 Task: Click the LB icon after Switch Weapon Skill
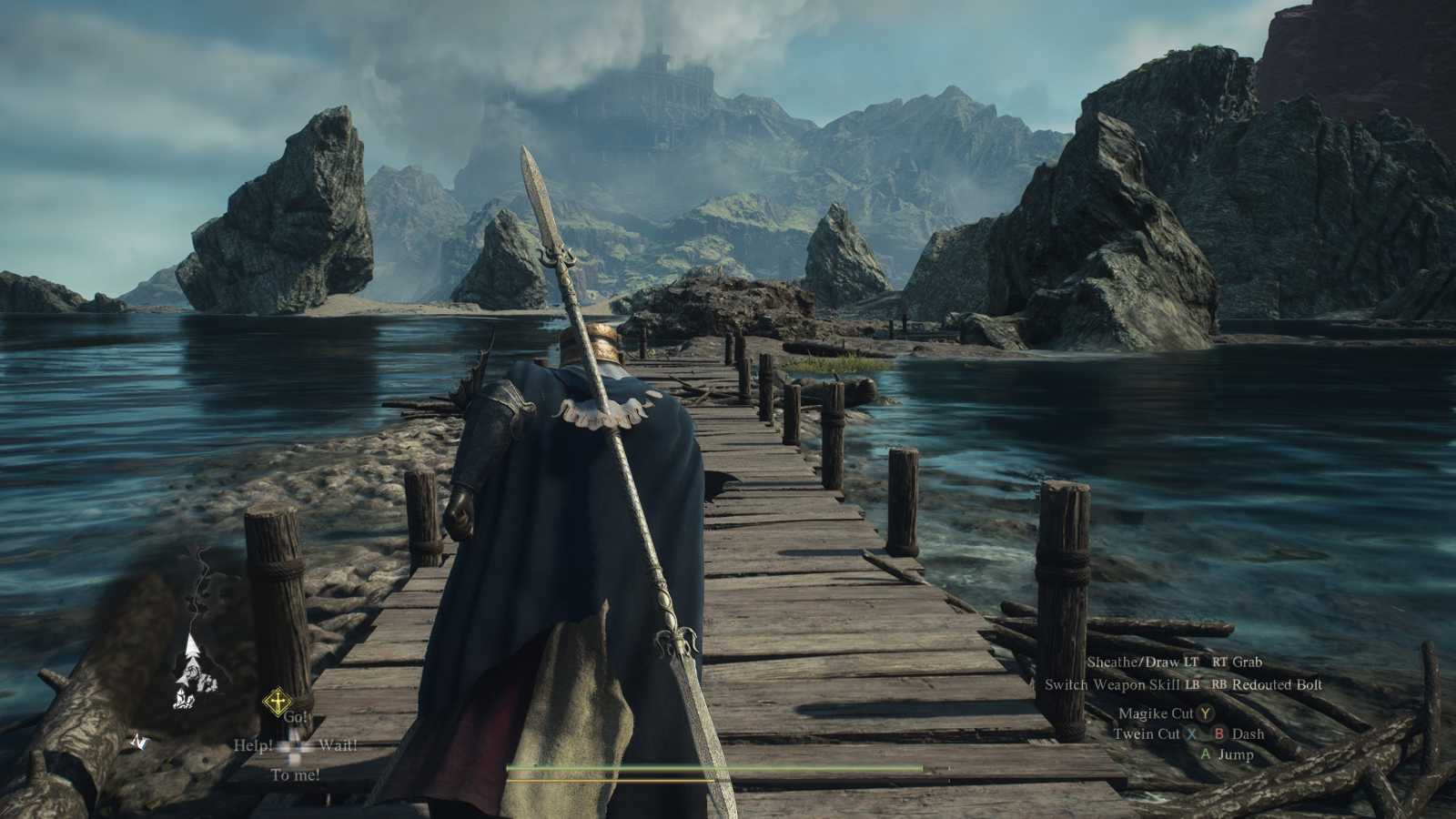[x=1192, y=684]
